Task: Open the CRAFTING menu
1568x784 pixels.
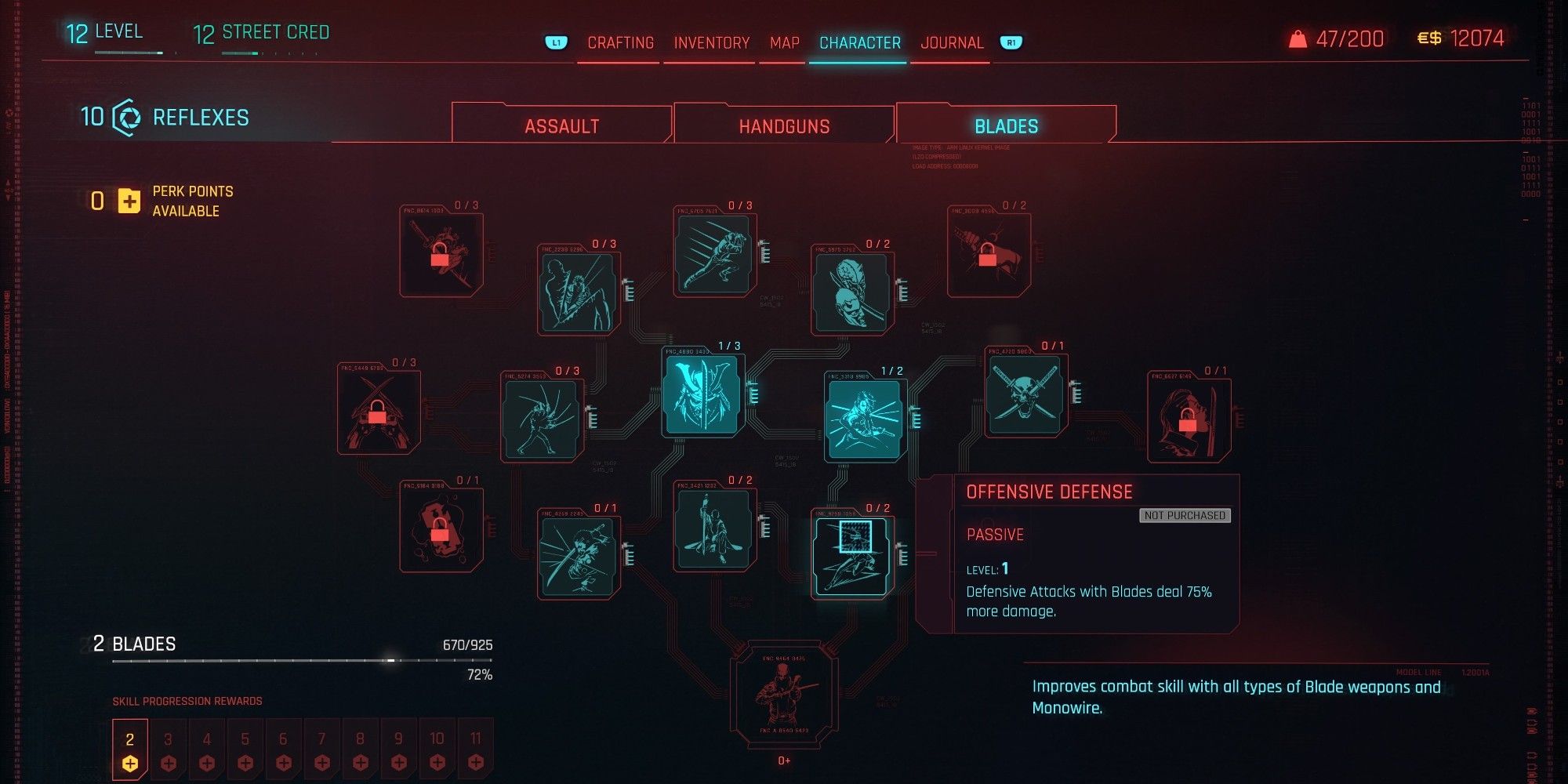Action: (620, 42)
